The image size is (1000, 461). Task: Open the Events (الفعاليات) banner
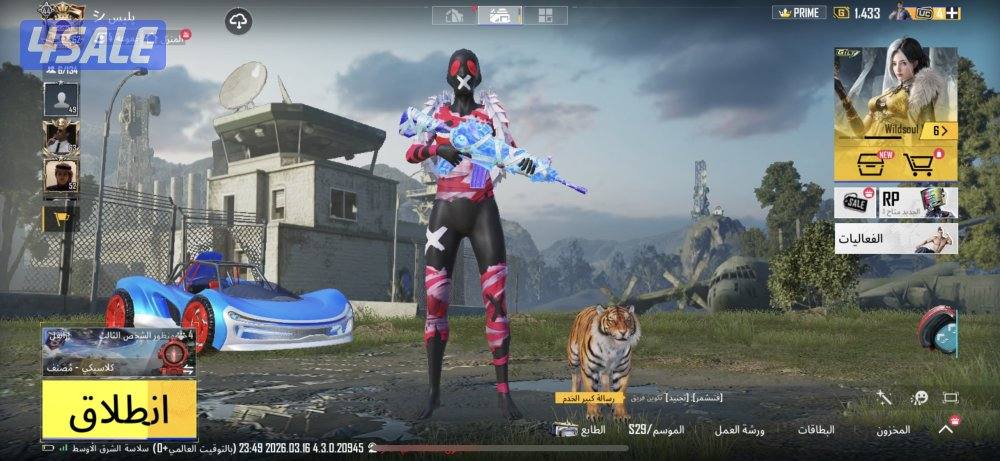click(x=895, y=240)
